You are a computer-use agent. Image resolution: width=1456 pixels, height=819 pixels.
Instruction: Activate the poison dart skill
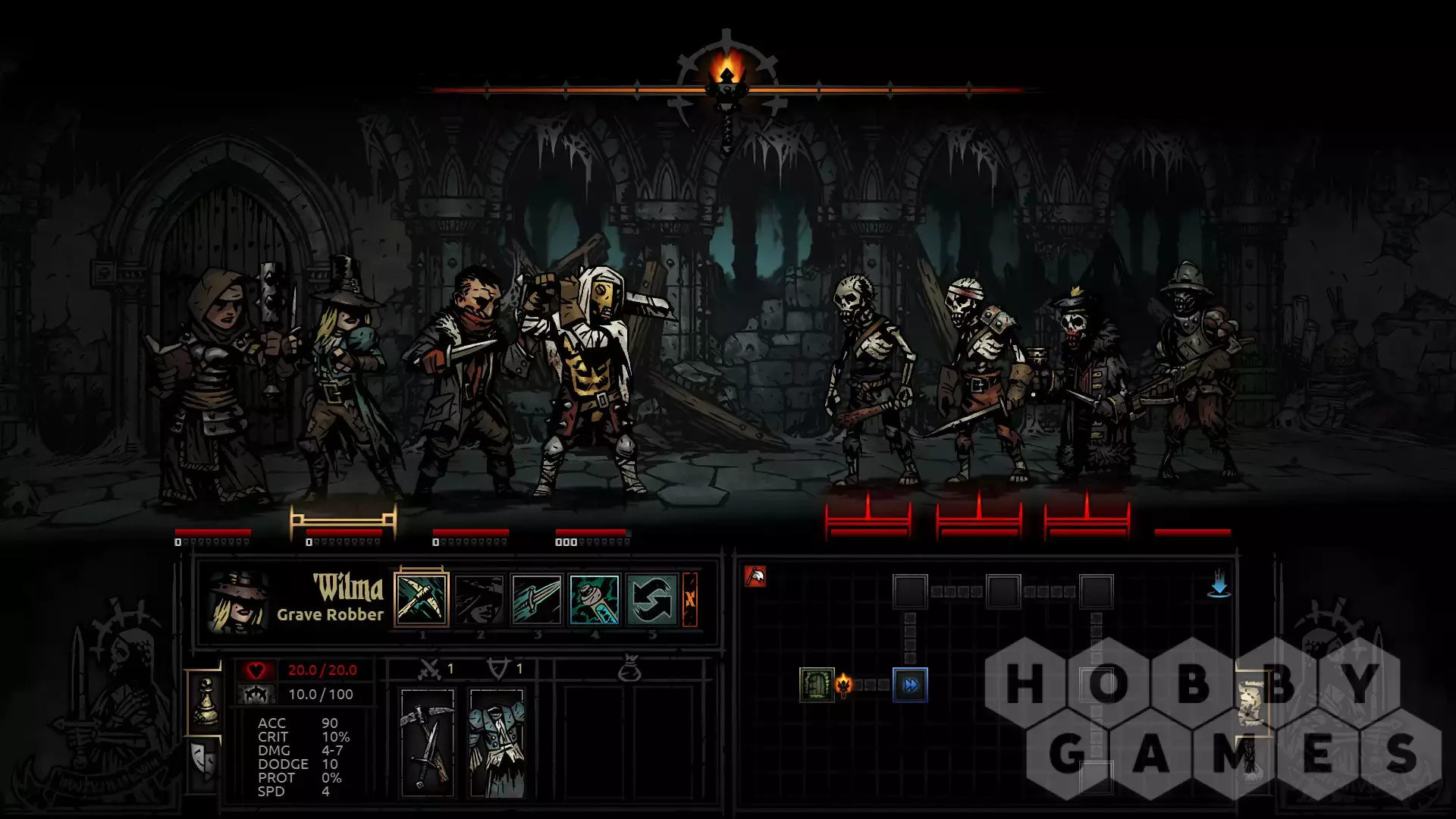[595, 600]
